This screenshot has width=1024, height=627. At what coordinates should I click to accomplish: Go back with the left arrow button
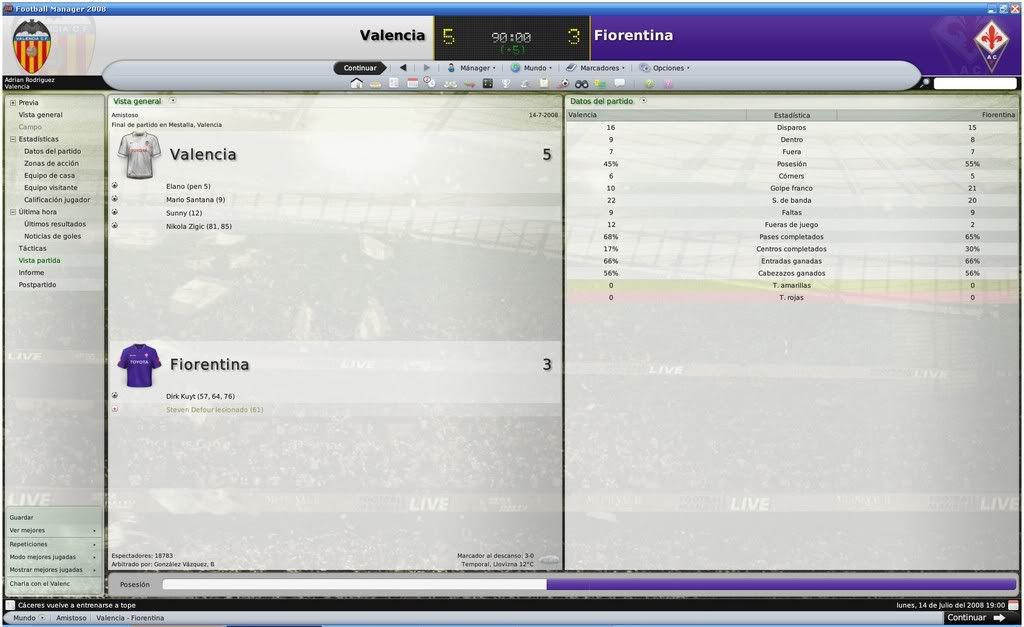403,68
